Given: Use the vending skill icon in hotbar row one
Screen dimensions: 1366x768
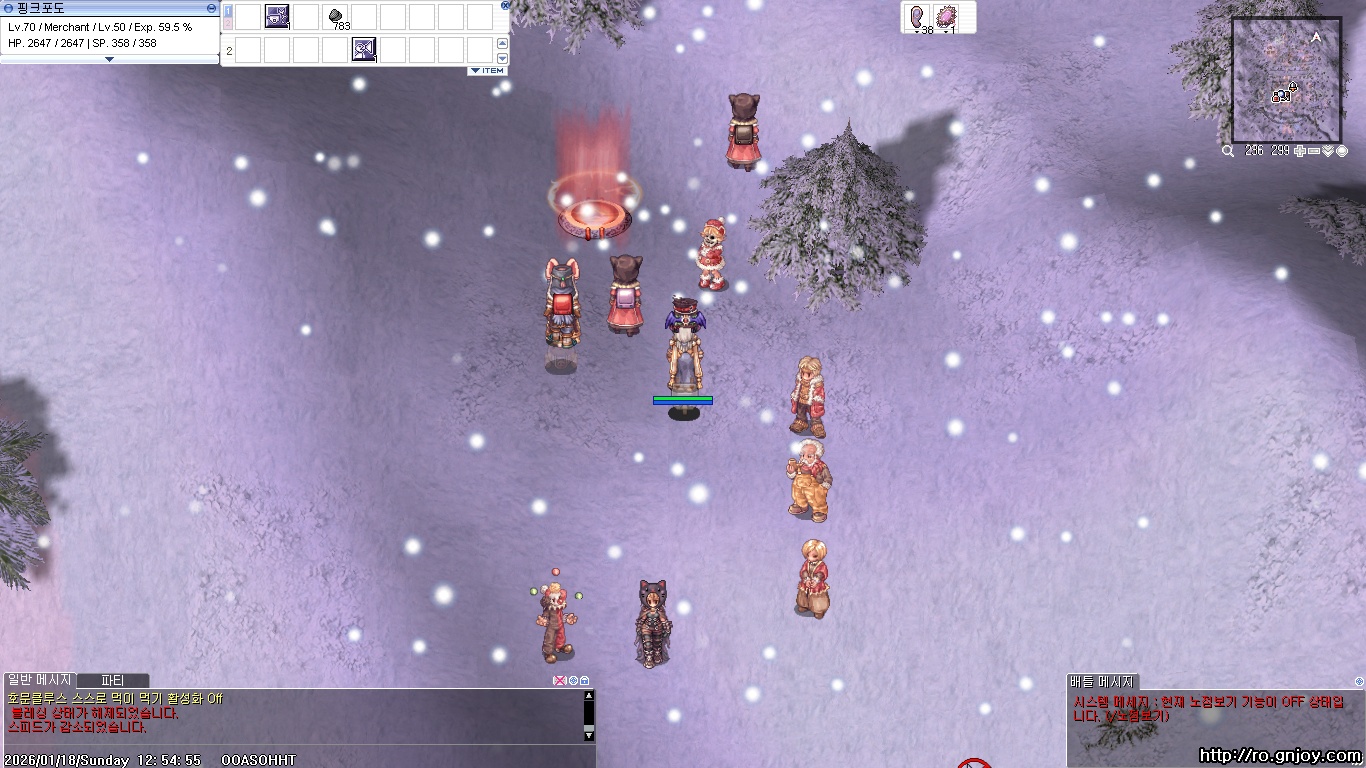Looking at the screenshot, I should [x=277, y=17].
